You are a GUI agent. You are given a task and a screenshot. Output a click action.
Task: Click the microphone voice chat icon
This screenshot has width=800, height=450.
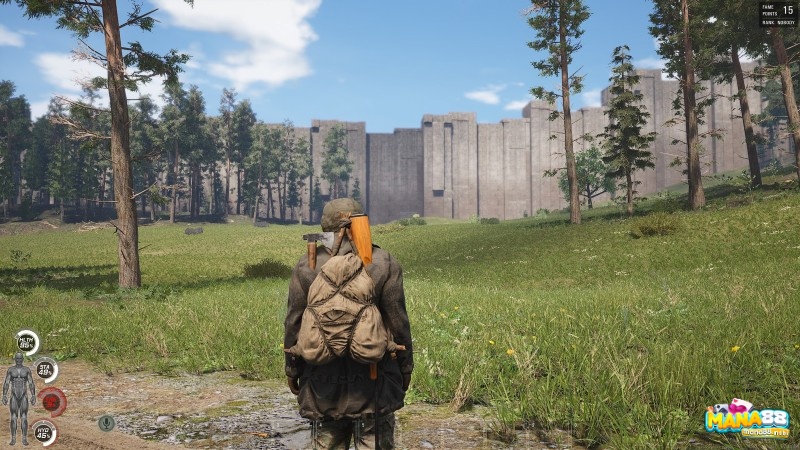tap(106, 422)
